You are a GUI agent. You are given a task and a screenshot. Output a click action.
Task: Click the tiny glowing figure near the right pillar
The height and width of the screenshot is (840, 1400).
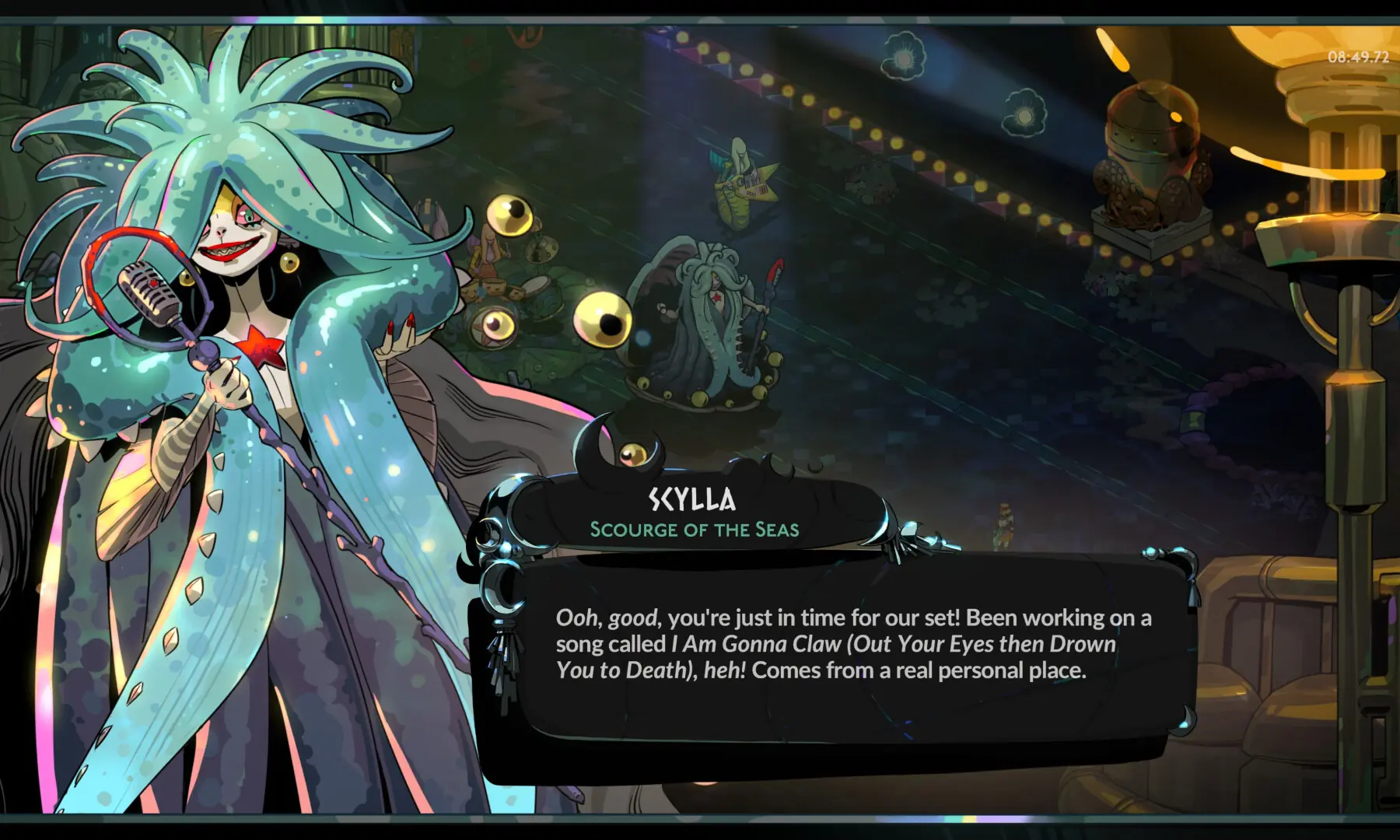pyautogui.click(x=1003, y=525)
